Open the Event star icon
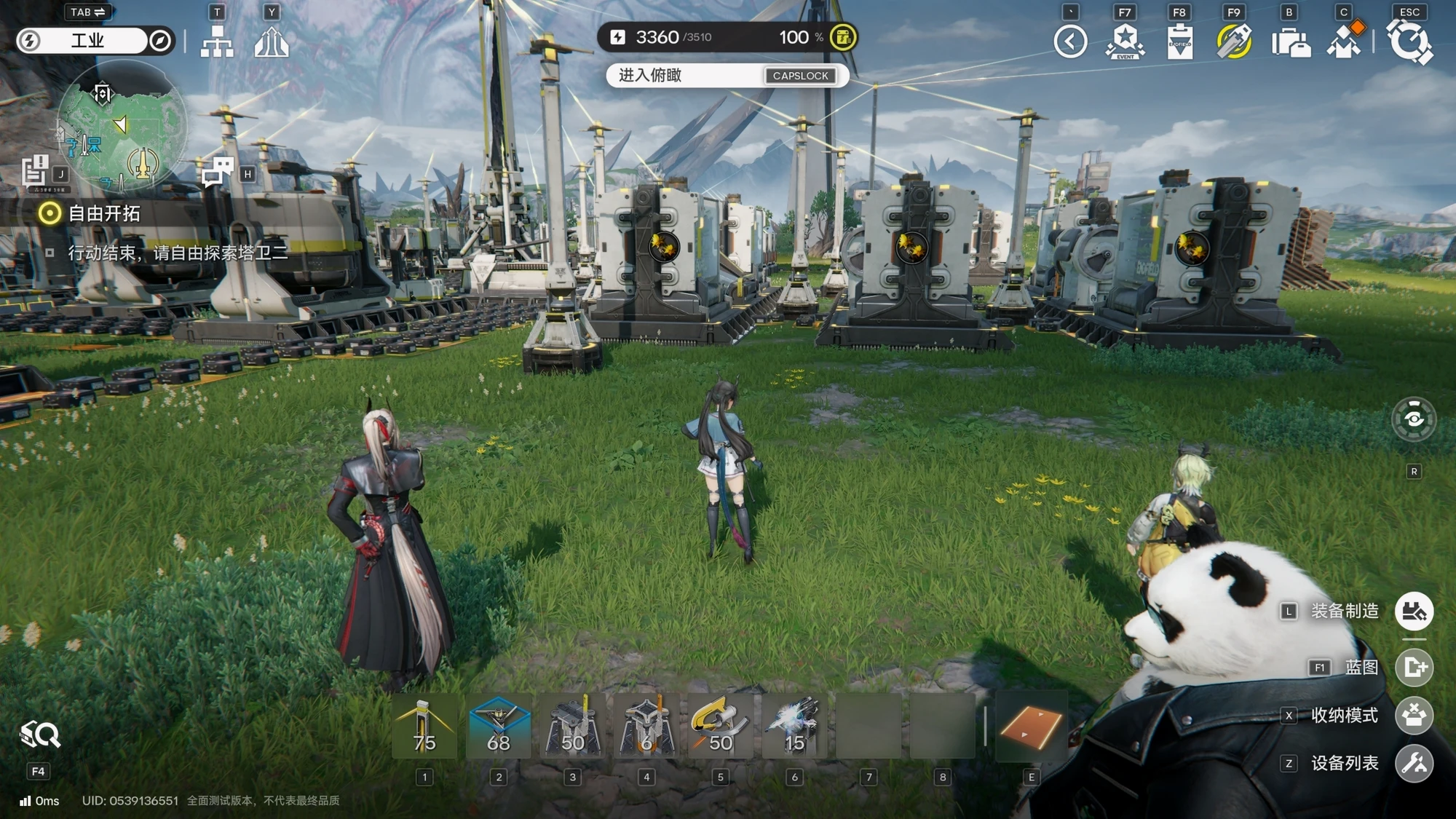The height and width of the screenshot is (819, 1456). tap(1125, 41)
